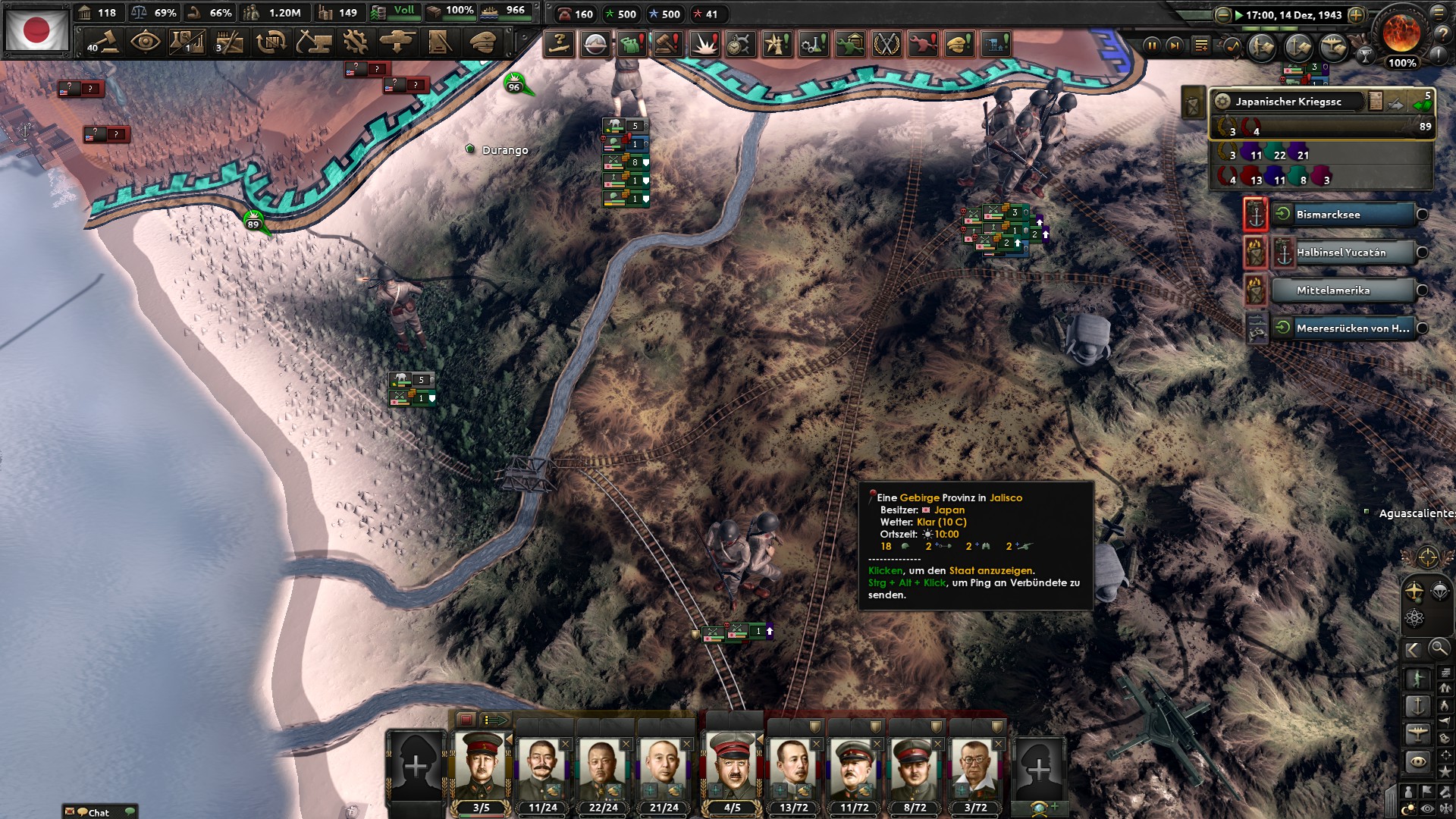Open the officer corps peaked cap icon
The width and height of the screenshot is (1456, 819).
[482, 42]
